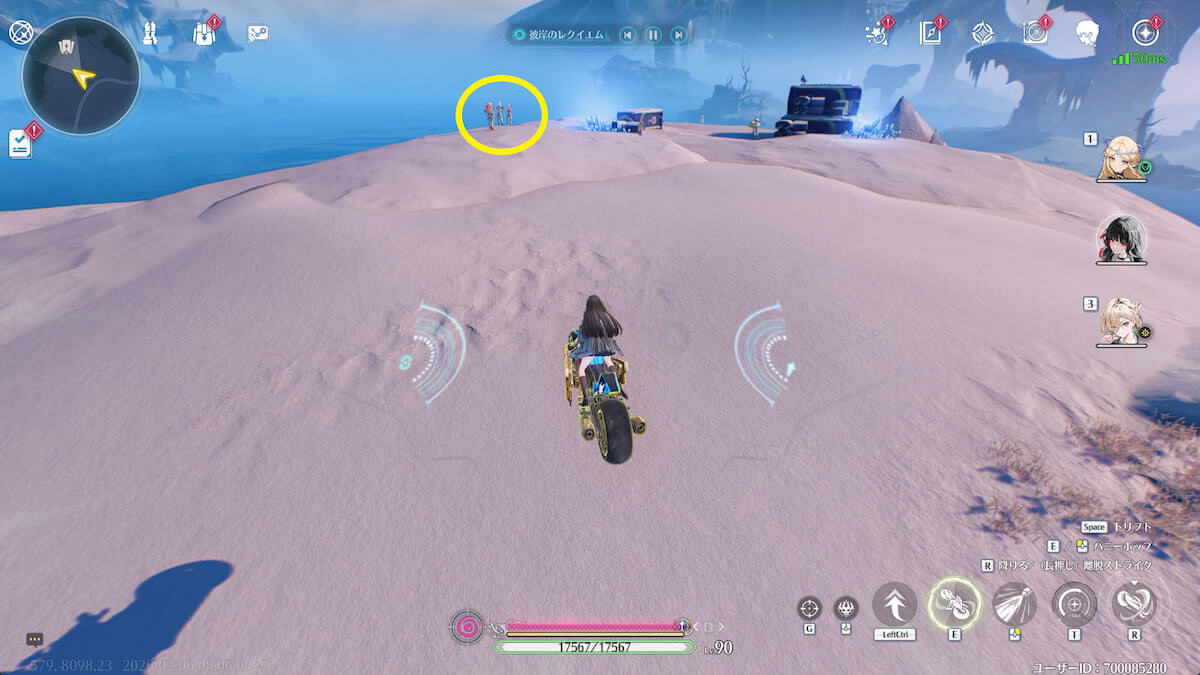This screenshot has width=1200, height=675.
Task: Open the quest checklist icon
Action: (21, 143)
